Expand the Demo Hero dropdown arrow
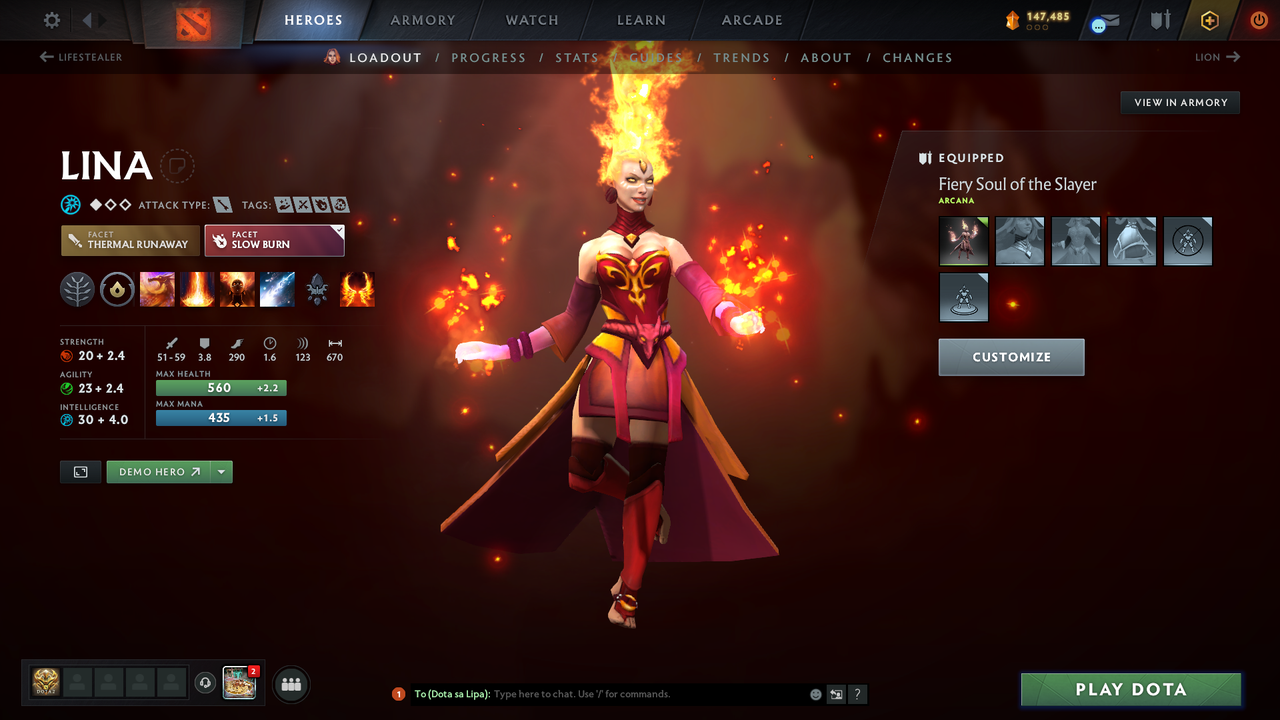 tap(222, 471)
